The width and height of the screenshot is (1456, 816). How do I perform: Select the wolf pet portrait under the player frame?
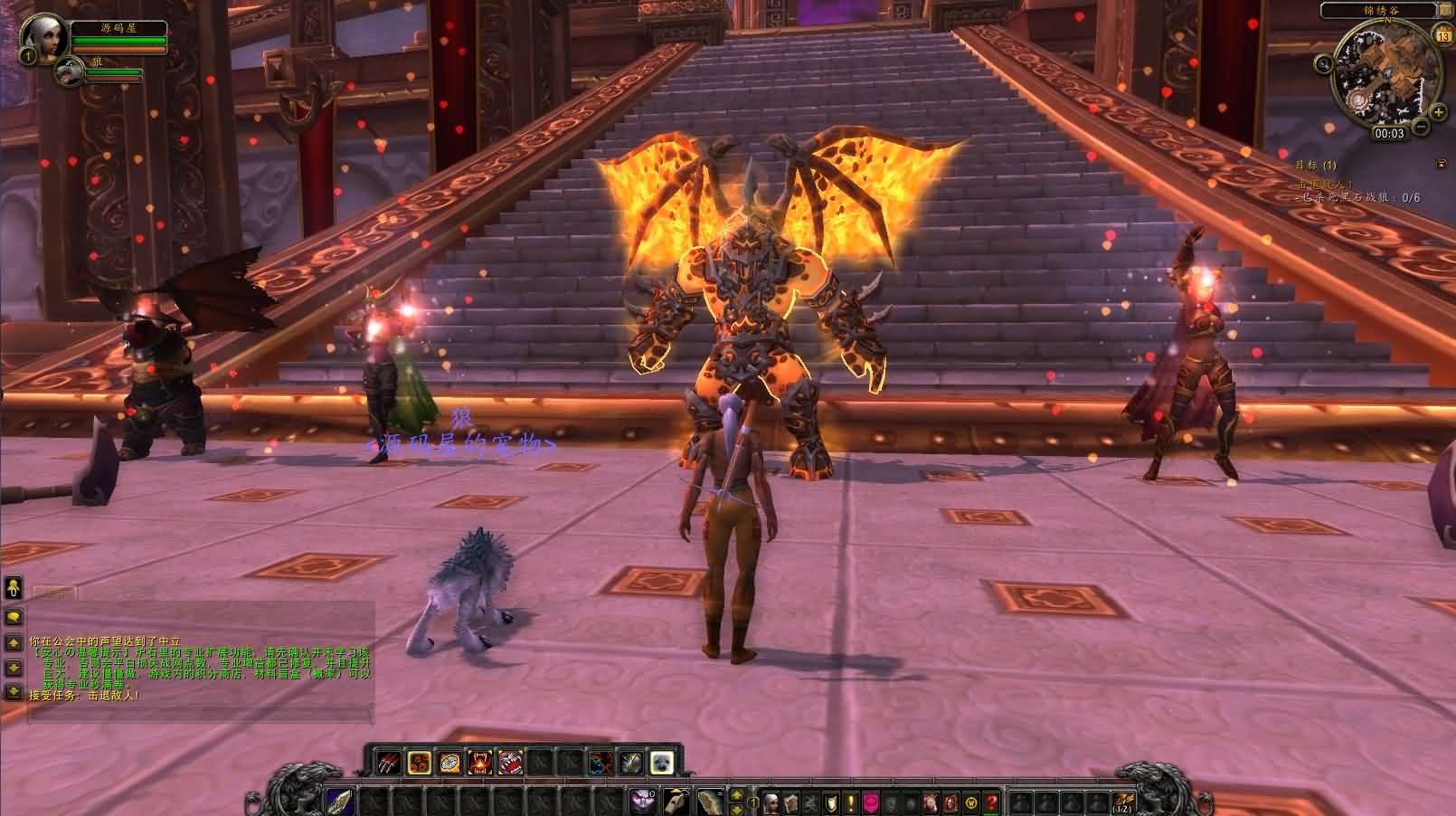[x=68, y=71]
